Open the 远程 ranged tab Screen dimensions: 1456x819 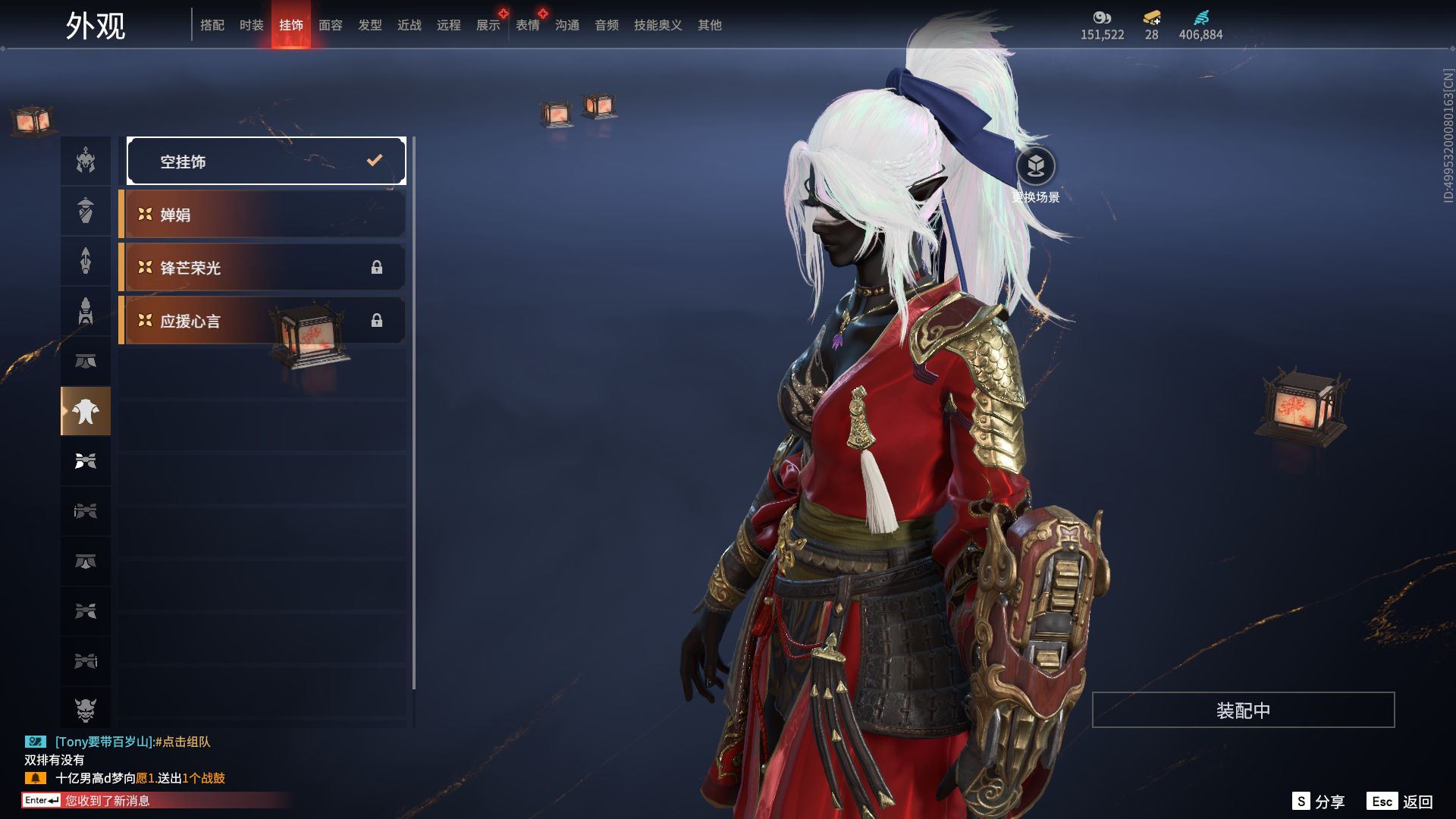click(x=449, y=25)
